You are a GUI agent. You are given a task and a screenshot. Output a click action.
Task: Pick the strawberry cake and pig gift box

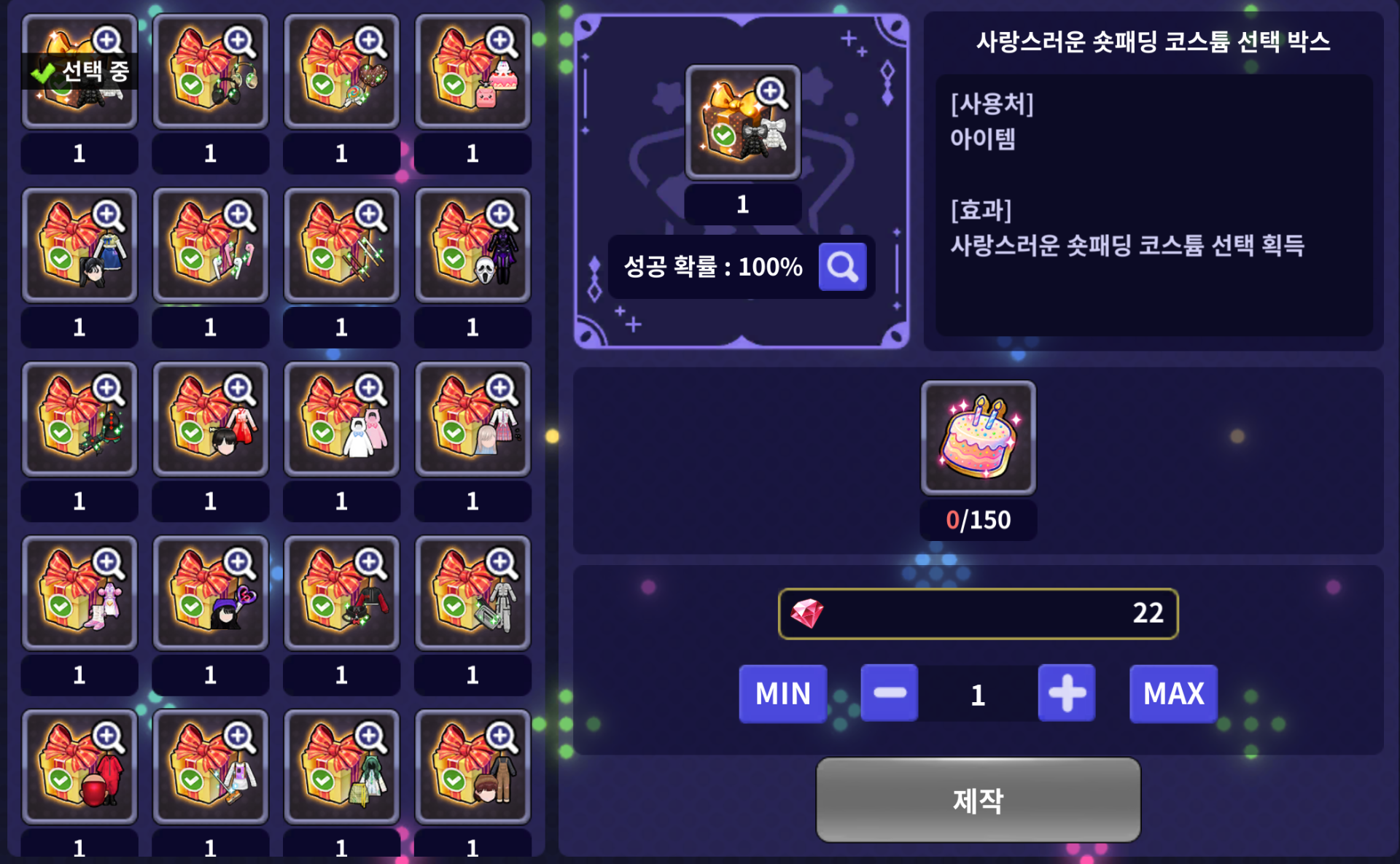coord(472,71)
